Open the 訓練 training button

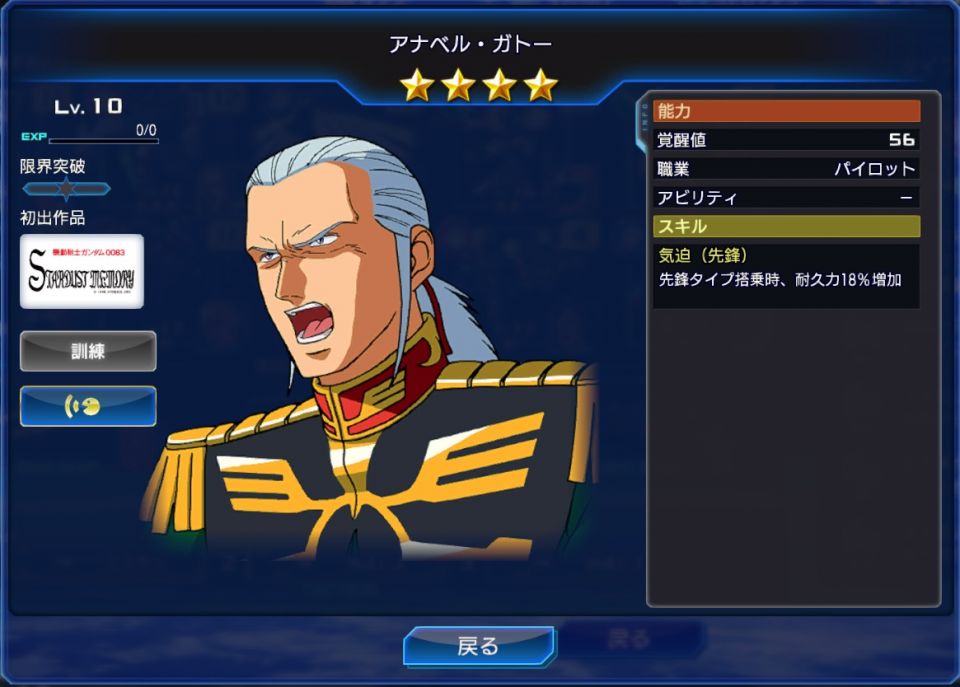point(88,351)
